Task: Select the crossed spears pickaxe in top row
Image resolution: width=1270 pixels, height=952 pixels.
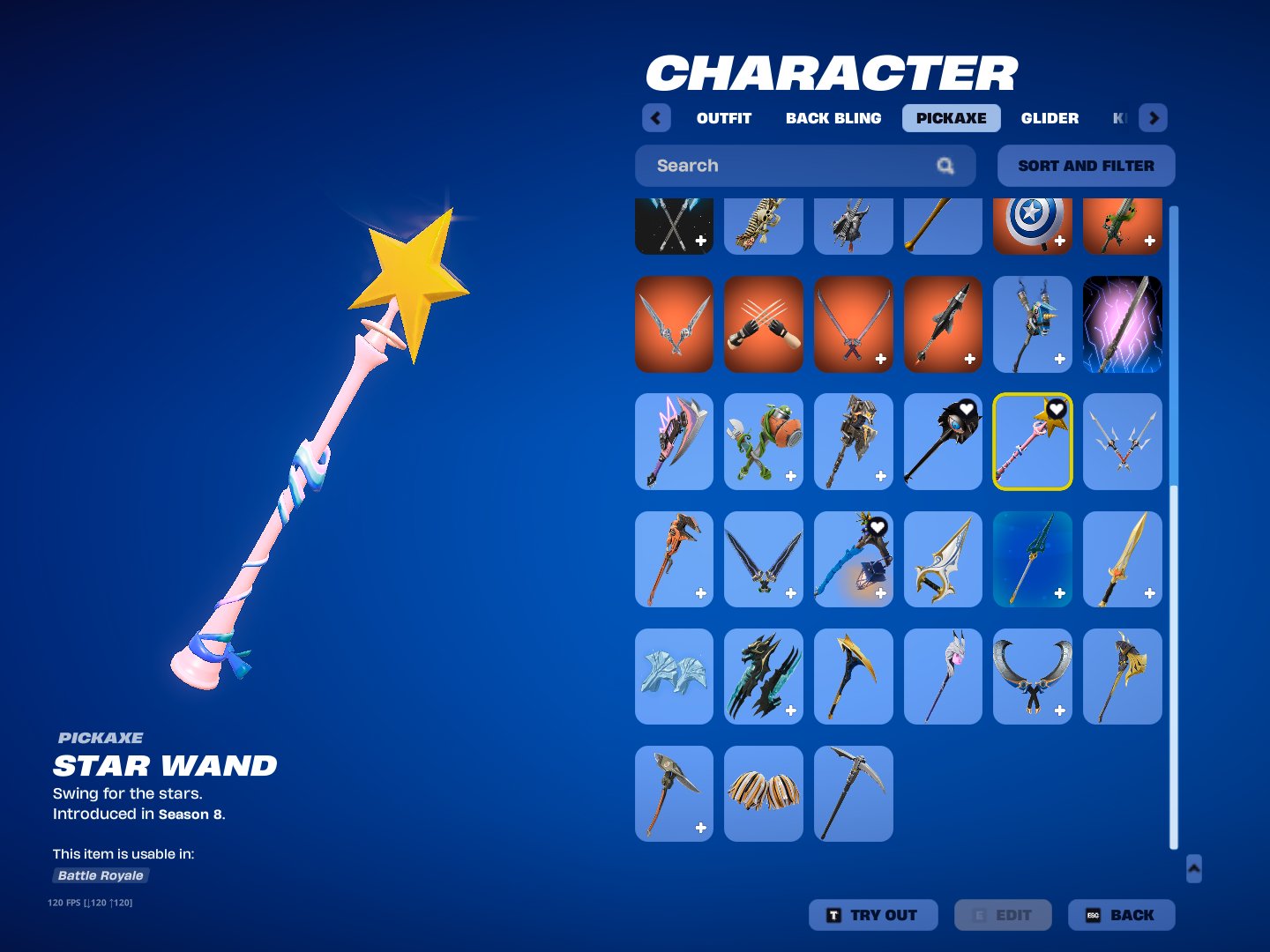Action: click(x=673, y=225)
